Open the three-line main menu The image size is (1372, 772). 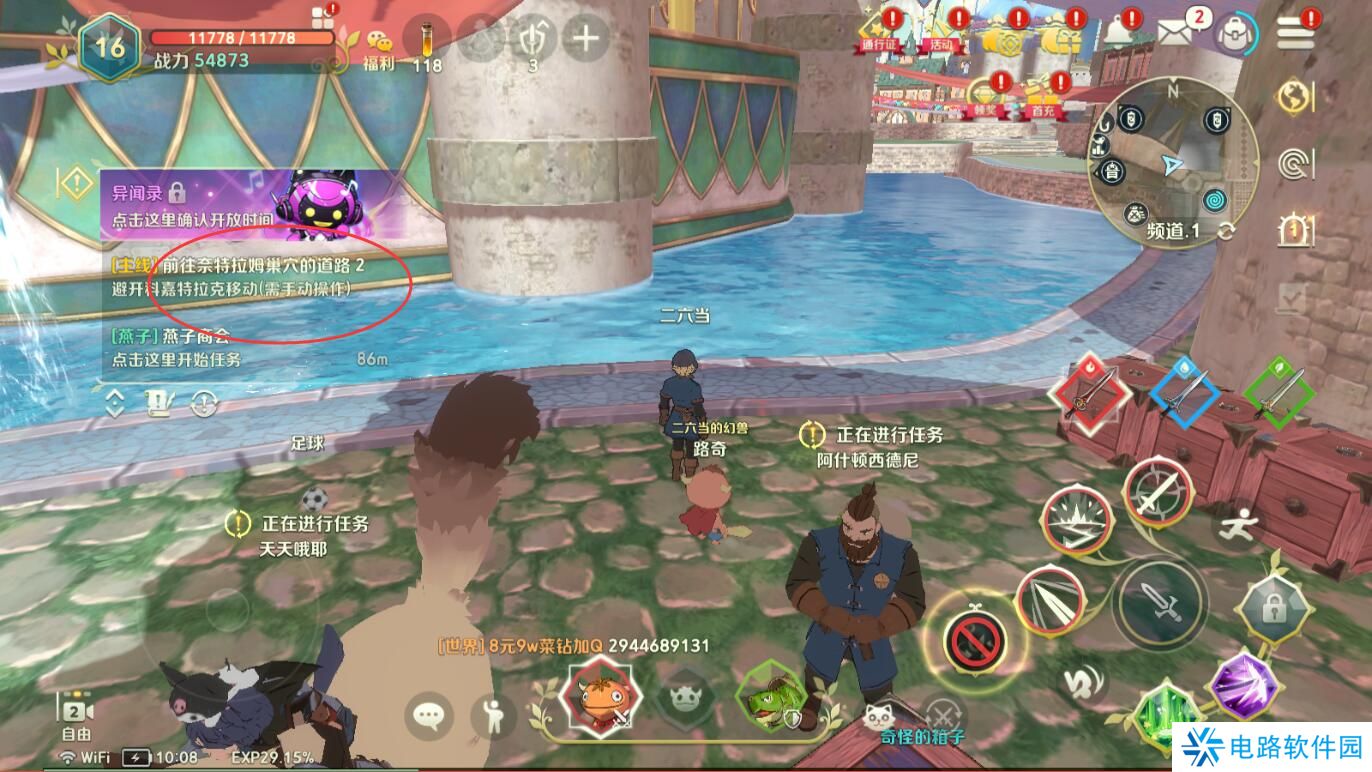coord(1295,34)
